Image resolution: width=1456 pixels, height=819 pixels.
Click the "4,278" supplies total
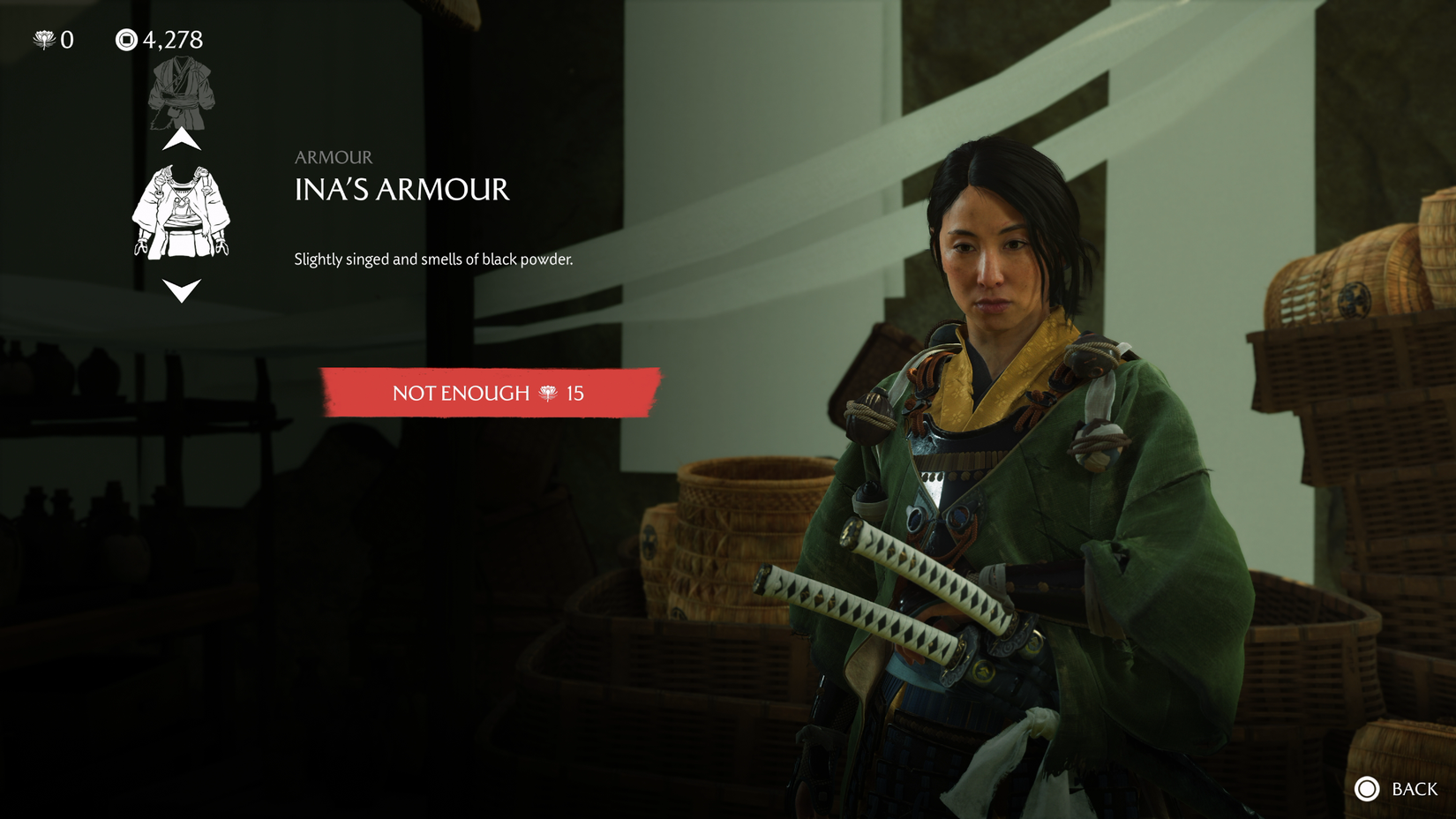173,39
